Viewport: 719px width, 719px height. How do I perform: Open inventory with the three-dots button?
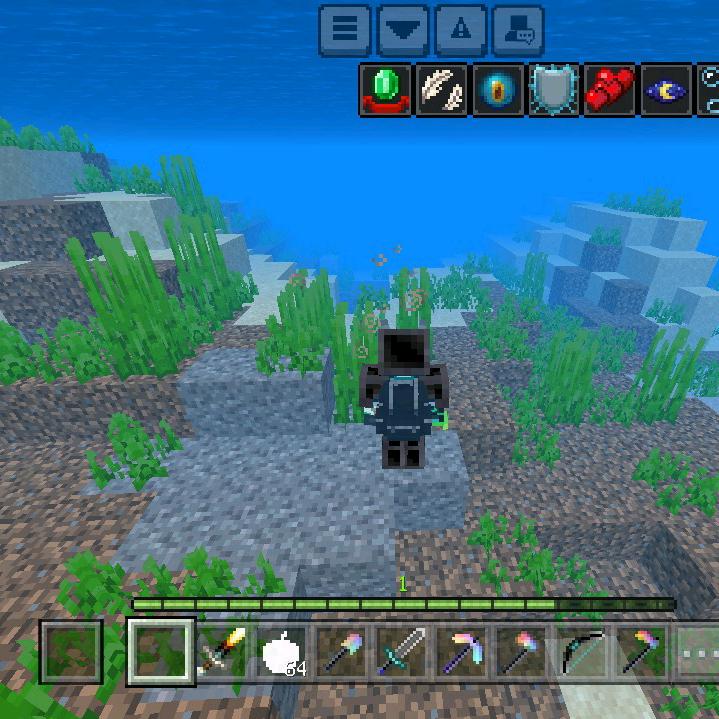[696, 652]
